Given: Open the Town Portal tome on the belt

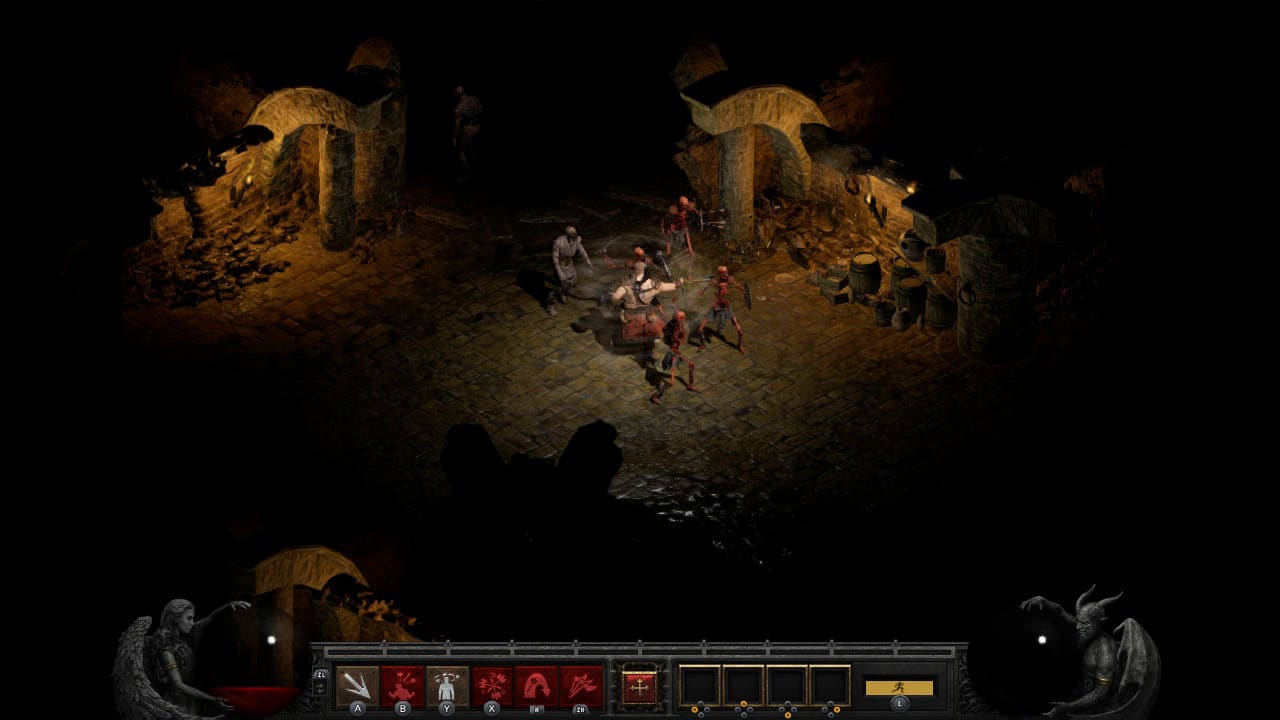Looking at the screenshot, I should coord(640,685).
